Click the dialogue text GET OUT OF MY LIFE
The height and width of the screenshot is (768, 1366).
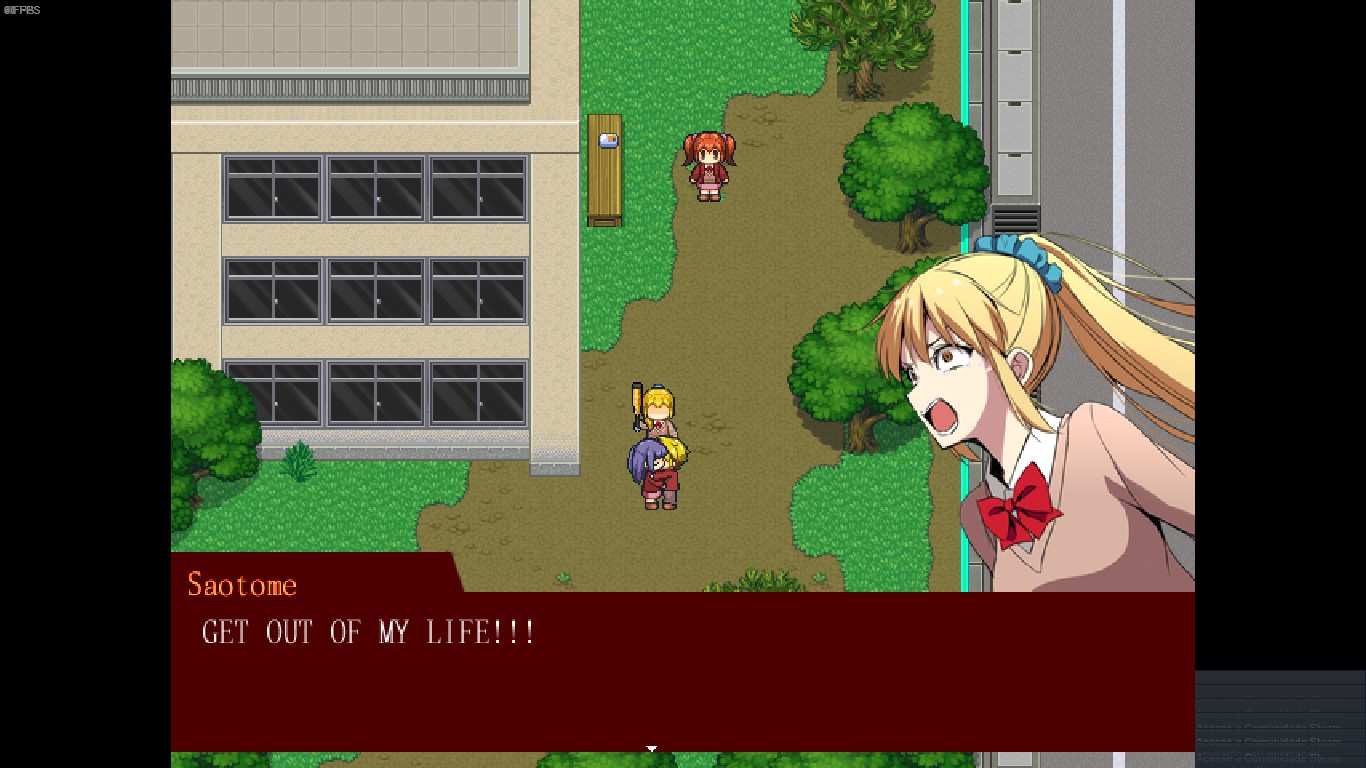tap(368, 632)
